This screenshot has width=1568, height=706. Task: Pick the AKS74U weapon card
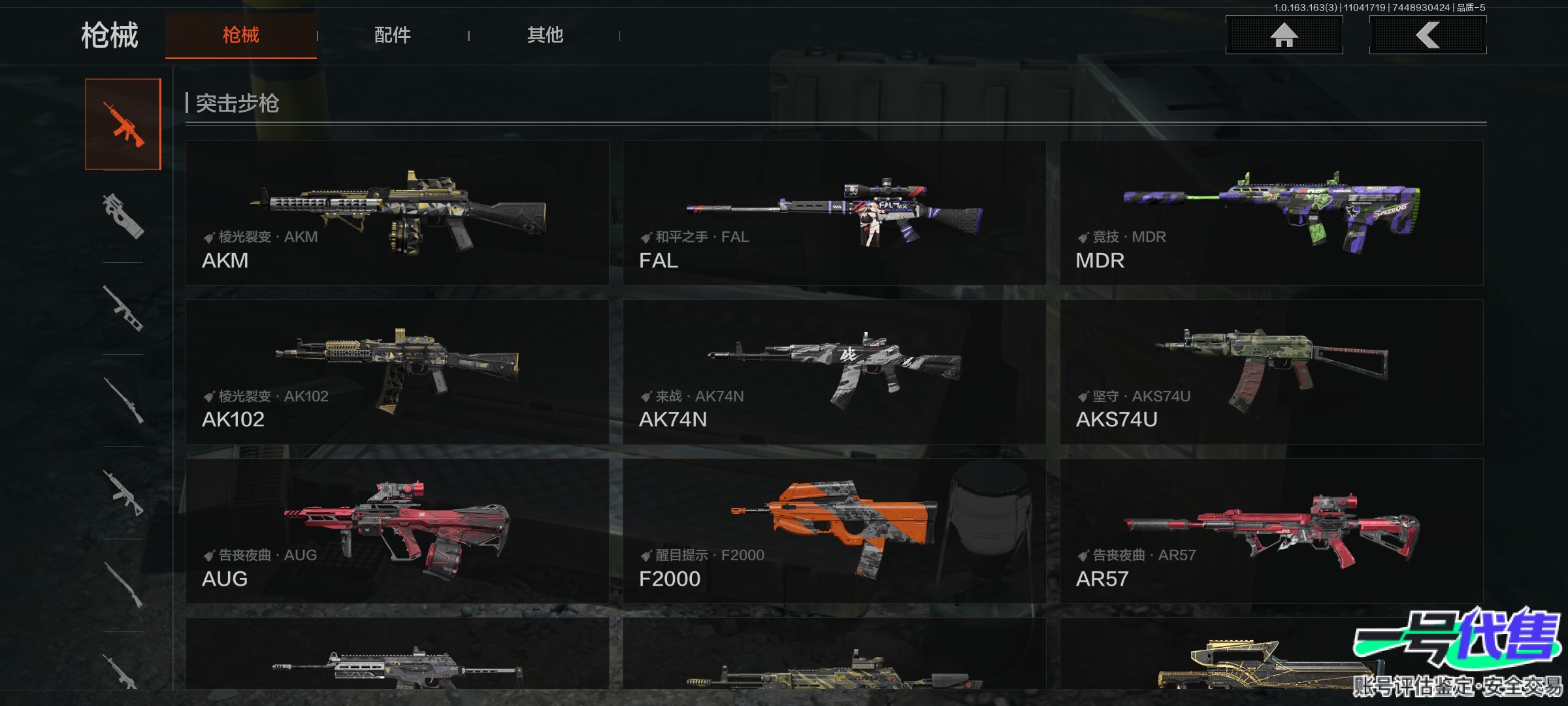pyautogui.click(x=1271, y=372)
